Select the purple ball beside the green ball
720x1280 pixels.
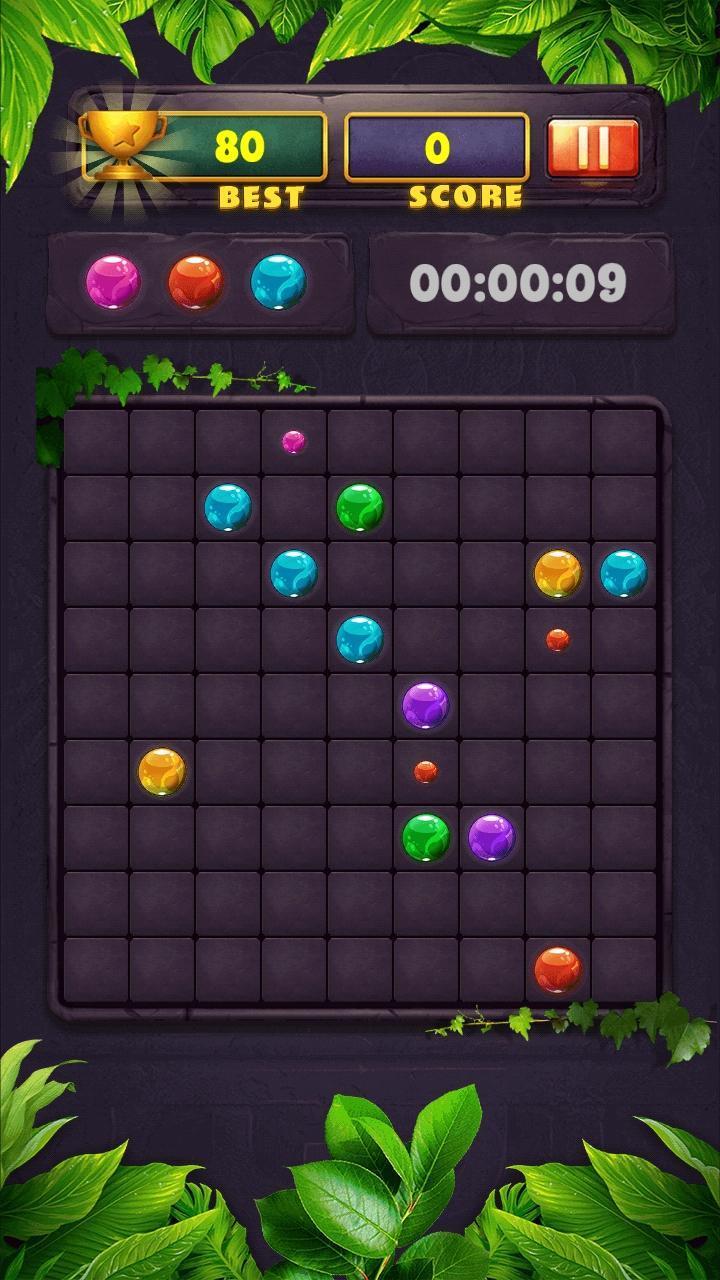492,837
